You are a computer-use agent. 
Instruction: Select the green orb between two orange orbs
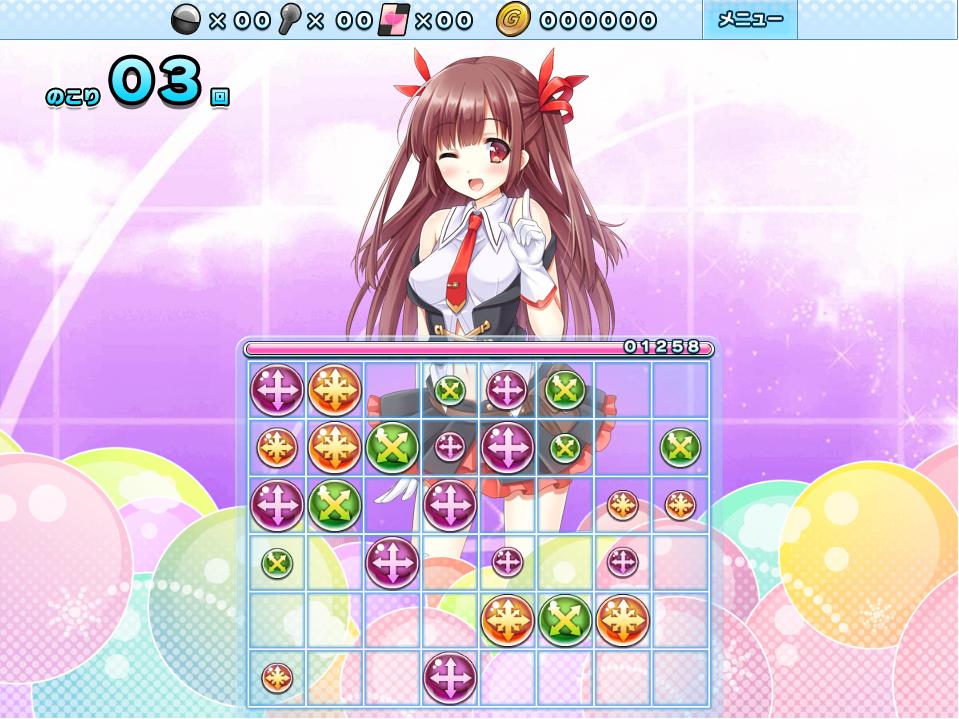pyautogui.click(x=565, y=620)
